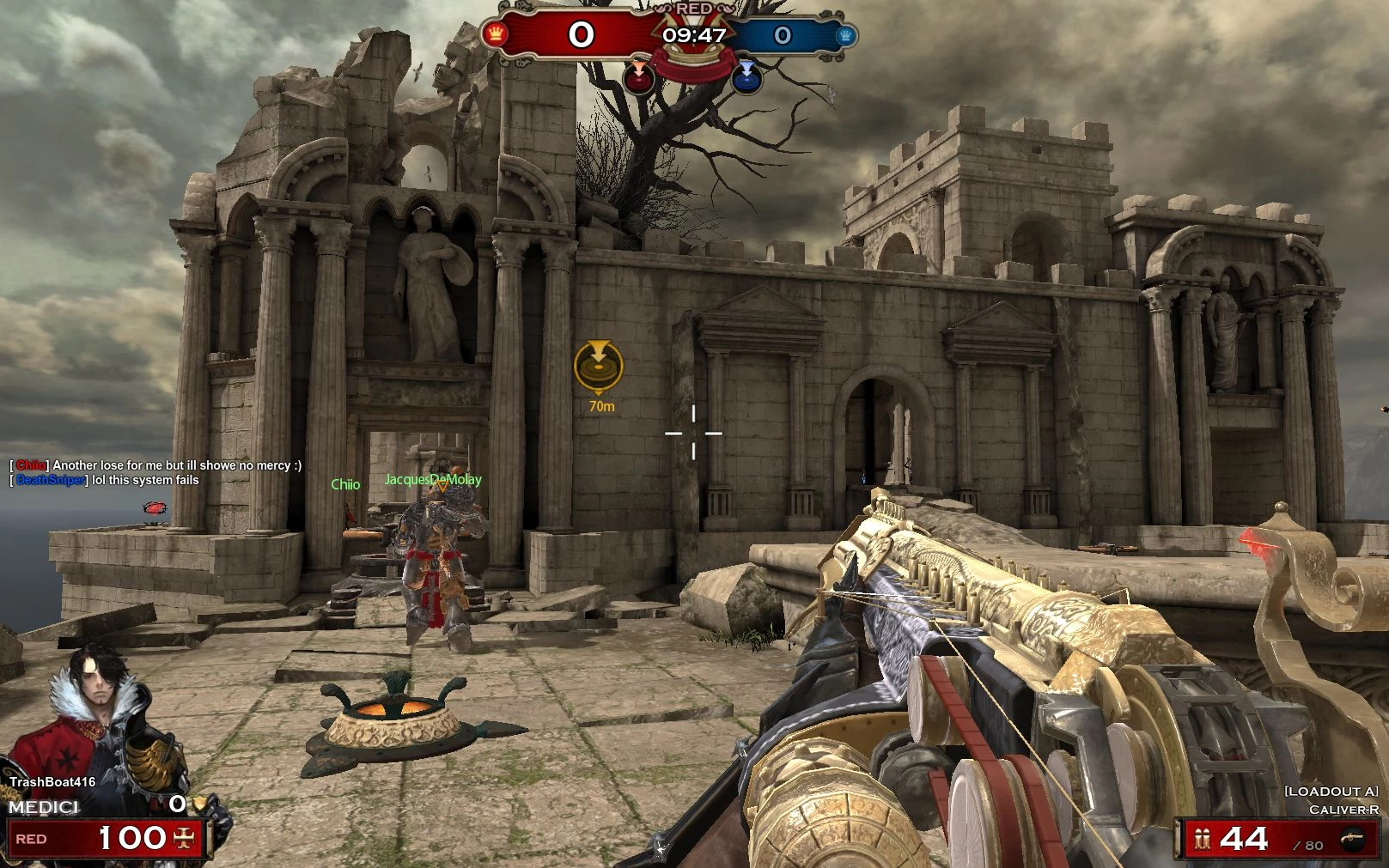The height and width of the screenshot is (868, 1389).
Task: Click the red team crown icon
Action: point(496,35)
